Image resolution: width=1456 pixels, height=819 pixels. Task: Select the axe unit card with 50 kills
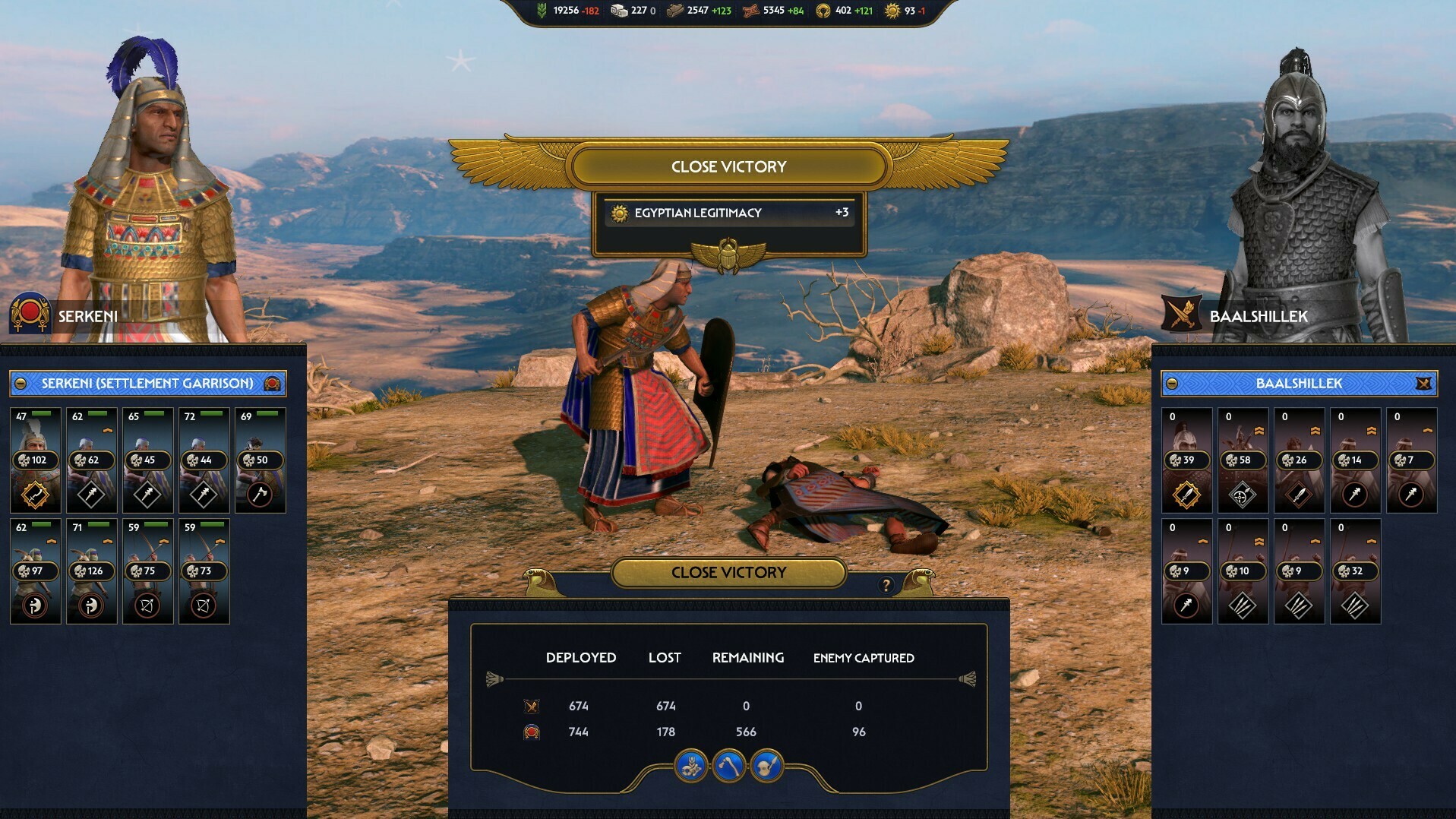pyautogui.click(x=260, y=460)
